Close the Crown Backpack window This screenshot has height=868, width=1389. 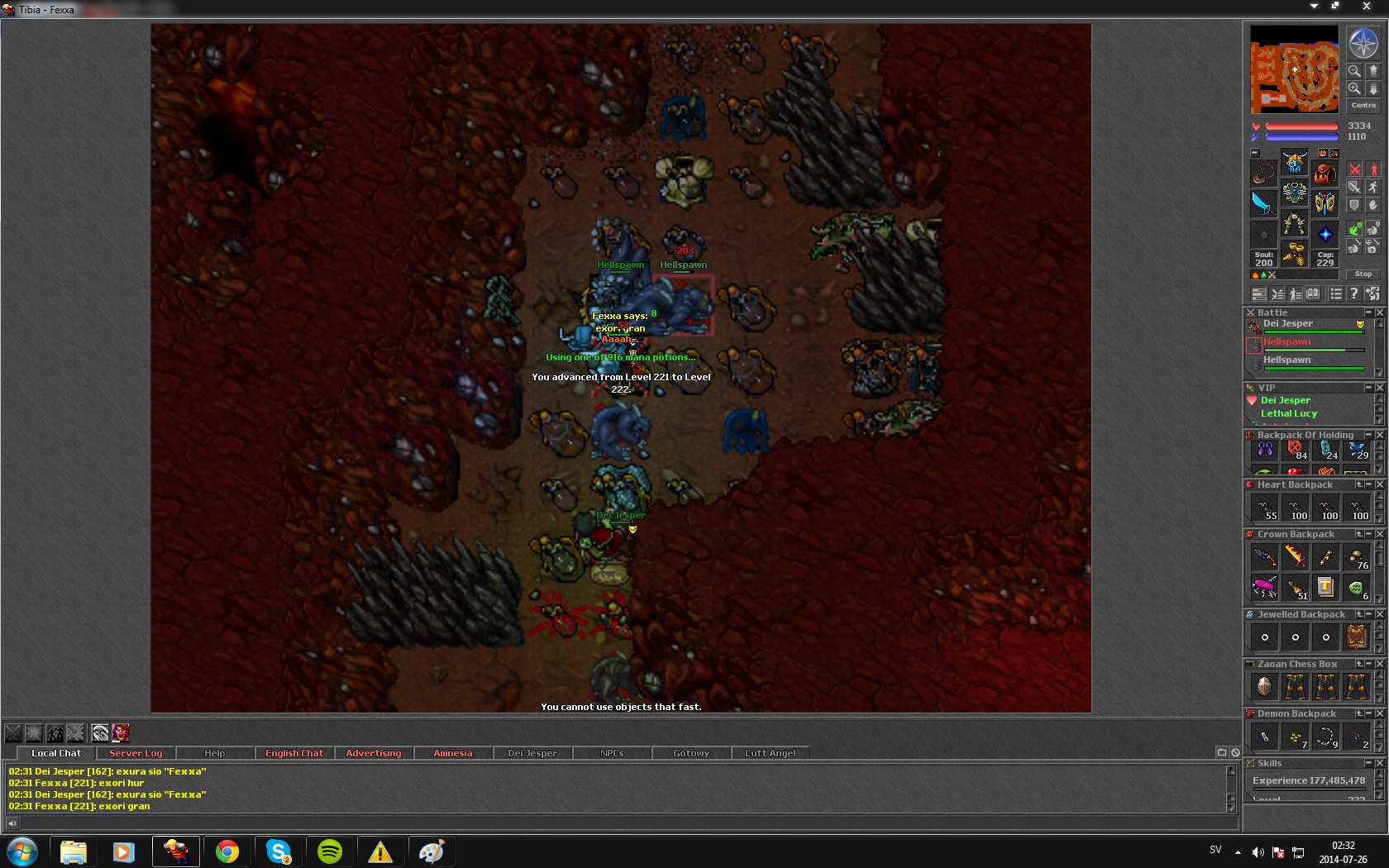click(1379, 534)
